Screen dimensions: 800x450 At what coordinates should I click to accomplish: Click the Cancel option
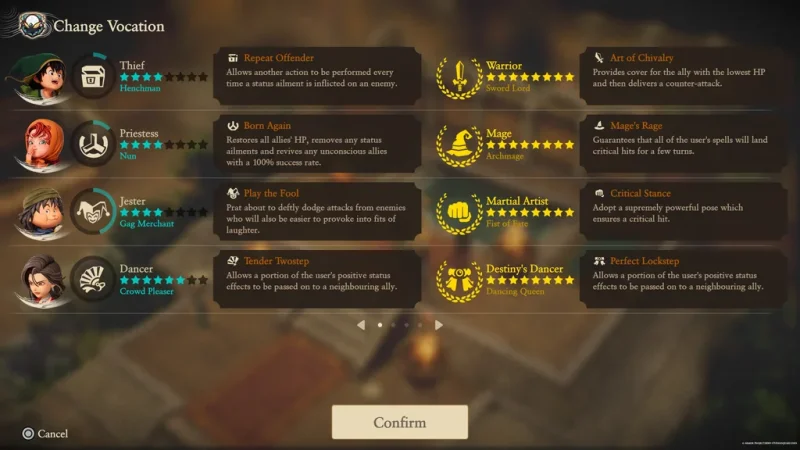45,434
